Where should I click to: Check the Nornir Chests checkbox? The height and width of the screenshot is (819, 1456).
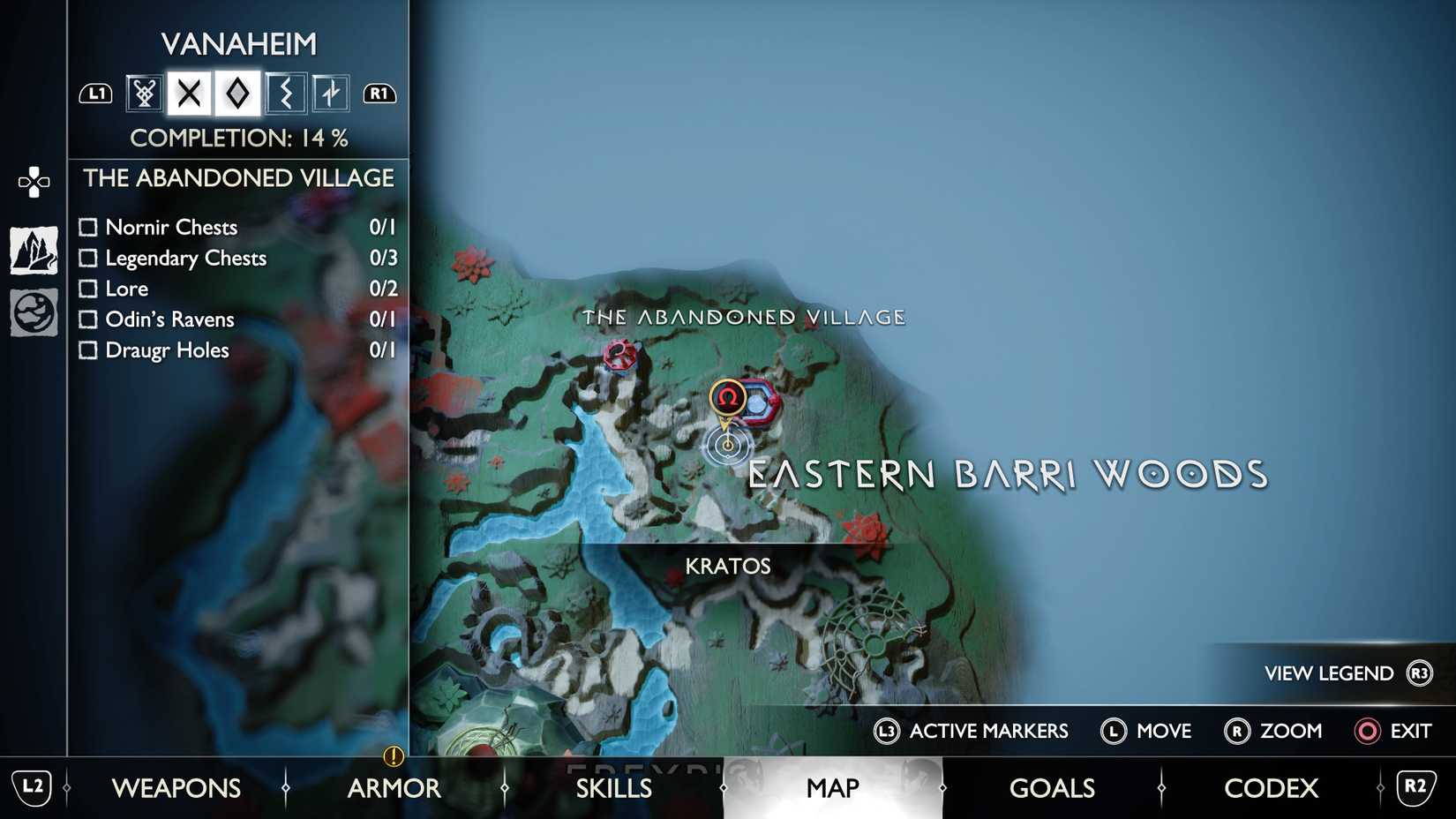(88, 227)
